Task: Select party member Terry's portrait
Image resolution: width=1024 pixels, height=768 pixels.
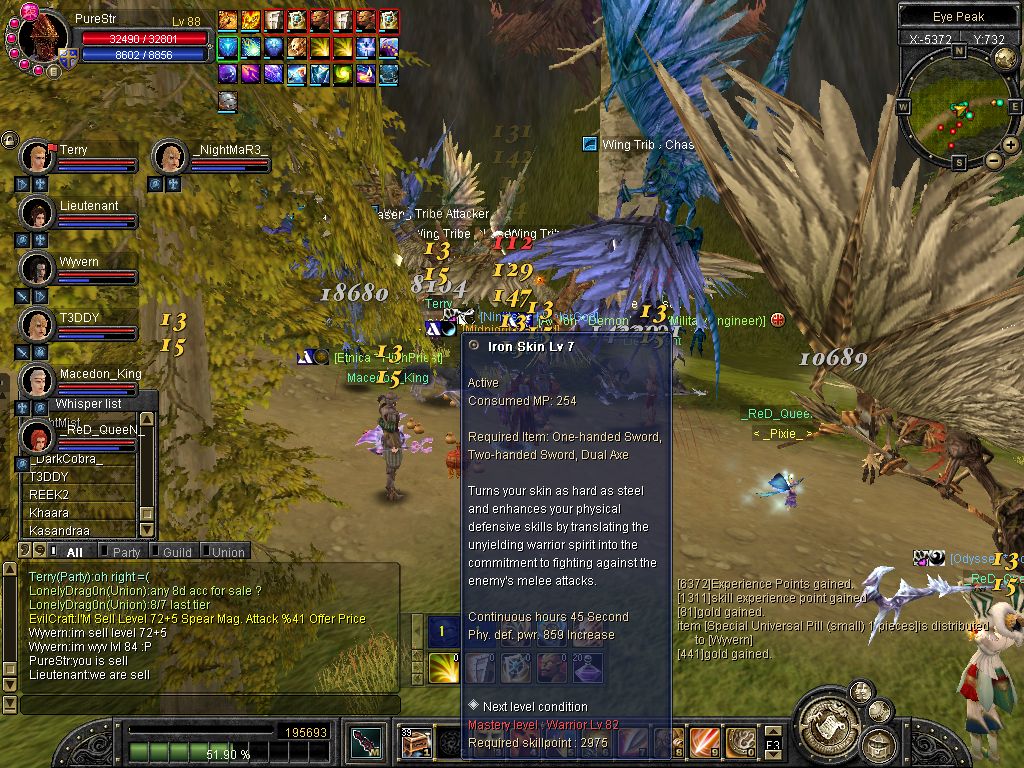Action: (38, 157)
